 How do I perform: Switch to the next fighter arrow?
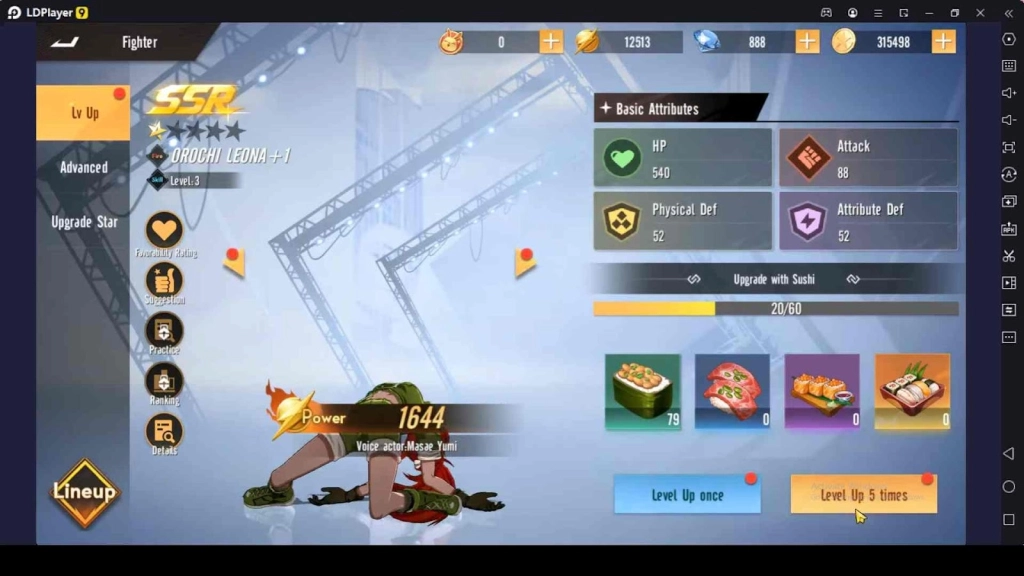(525, 263)
